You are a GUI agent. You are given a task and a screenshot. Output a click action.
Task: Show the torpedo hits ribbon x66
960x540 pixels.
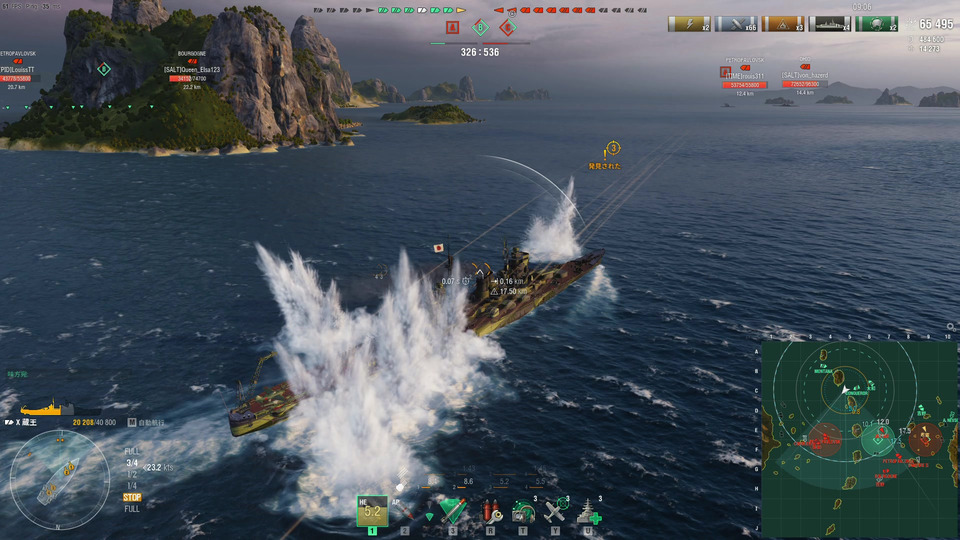(x=735, y=24)
